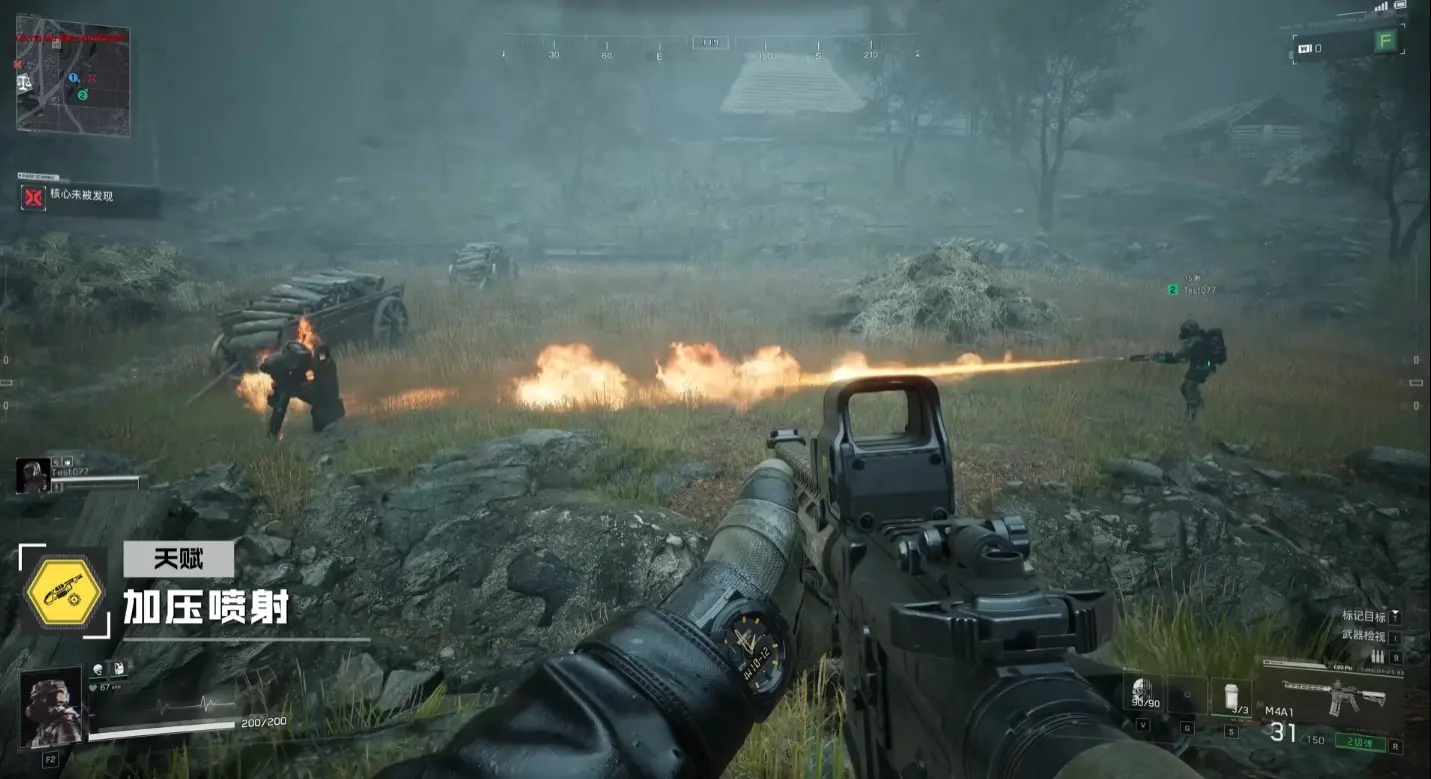Viewport: 1431px width, 779px height.
Task: Click the green F indicator box
Action: pyautogui.click(x=1385, y=42)
